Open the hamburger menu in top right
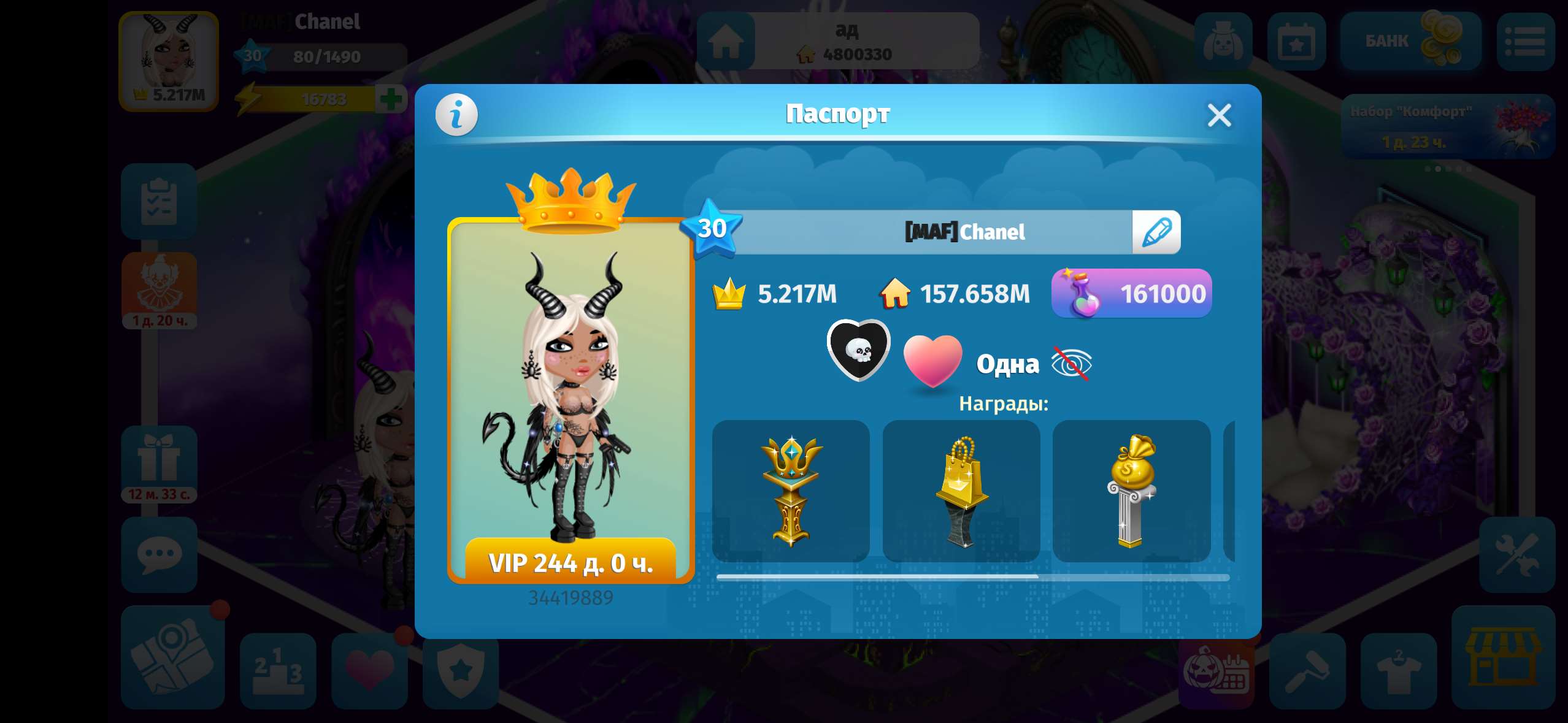 [1531, 42]
